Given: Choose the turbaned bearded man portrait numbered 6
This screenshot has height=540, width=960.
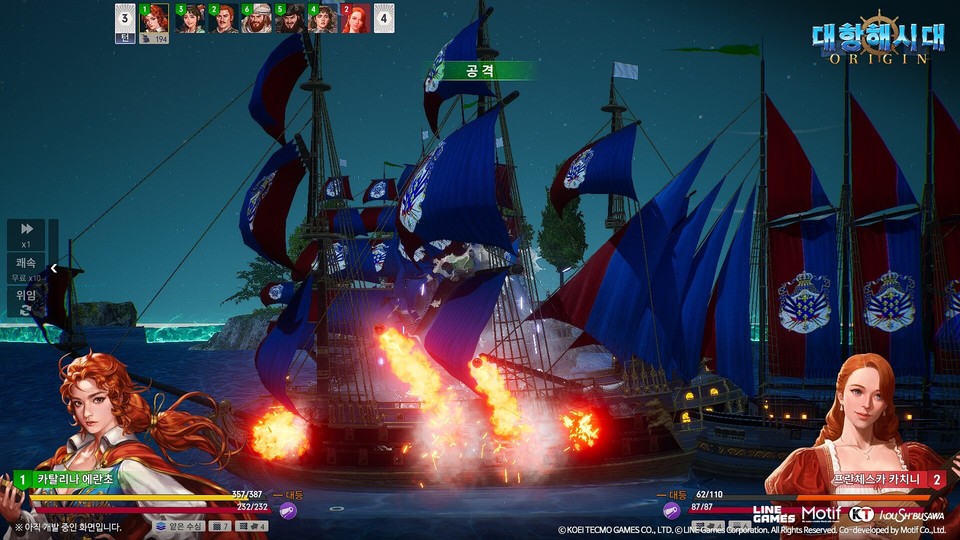Looking at the screenshot, I should (257, 19).
